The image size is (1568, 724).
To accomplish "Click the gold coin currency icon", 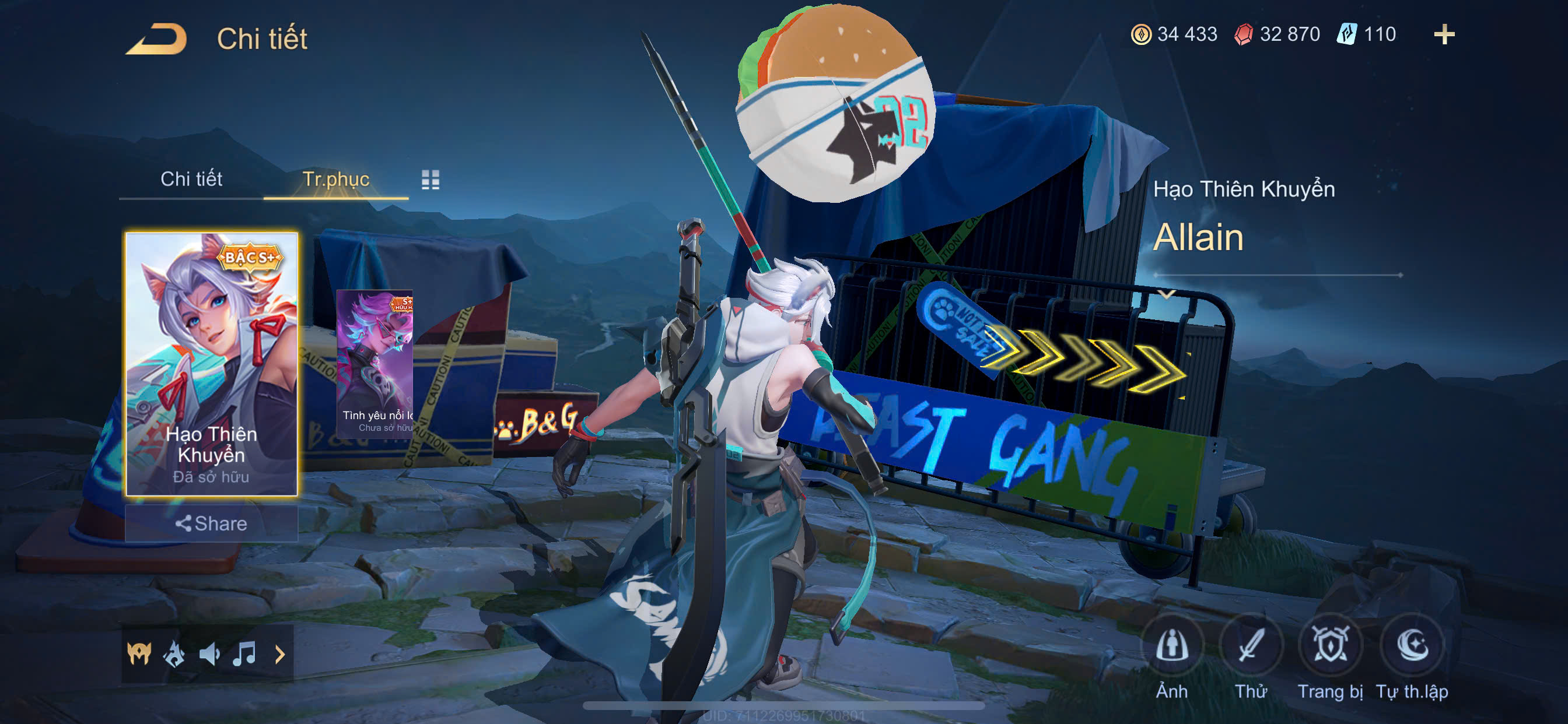I will point(1140,34).
